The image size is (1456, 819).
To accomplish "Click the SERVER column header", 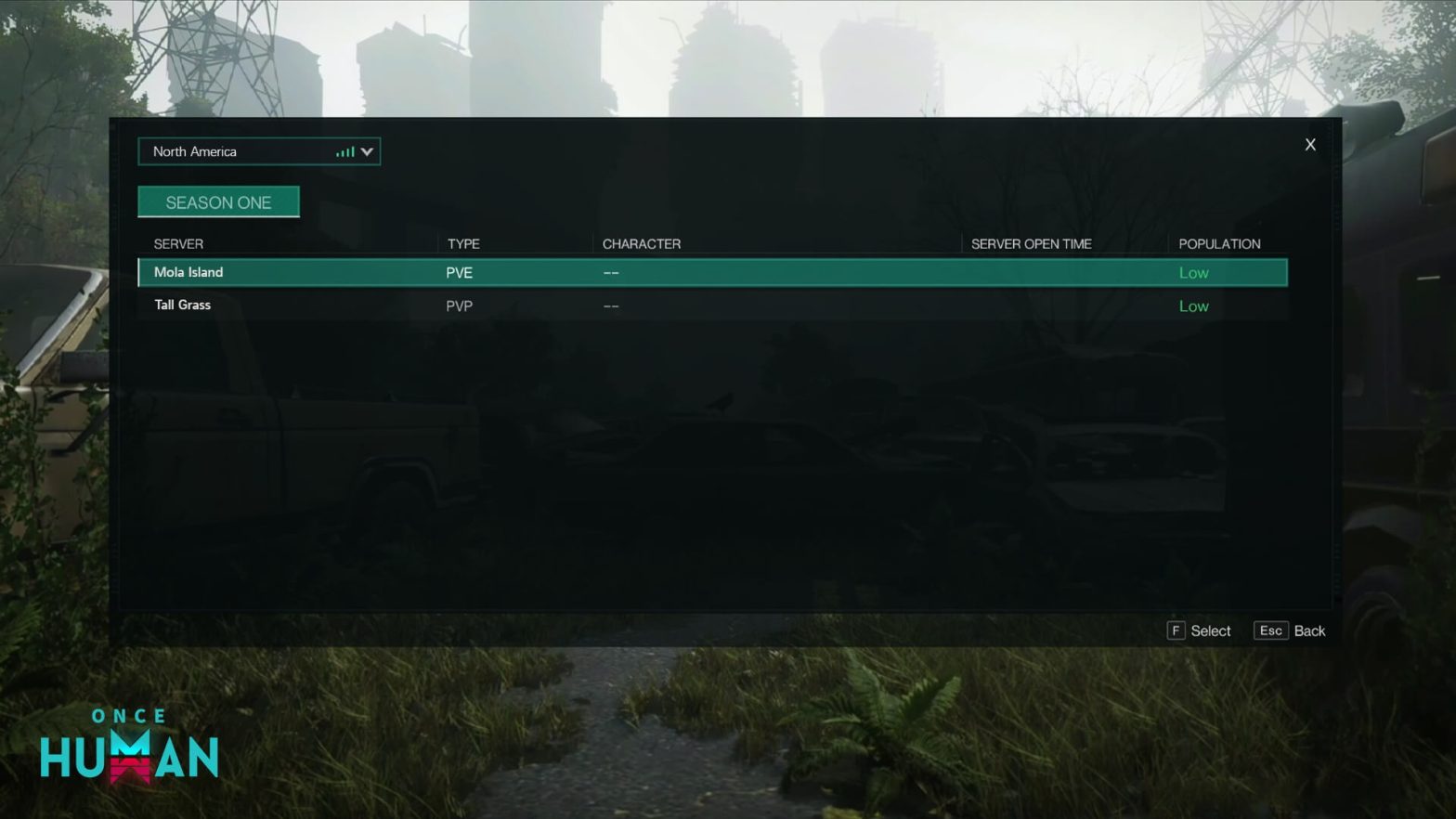I will pos(177,243).
